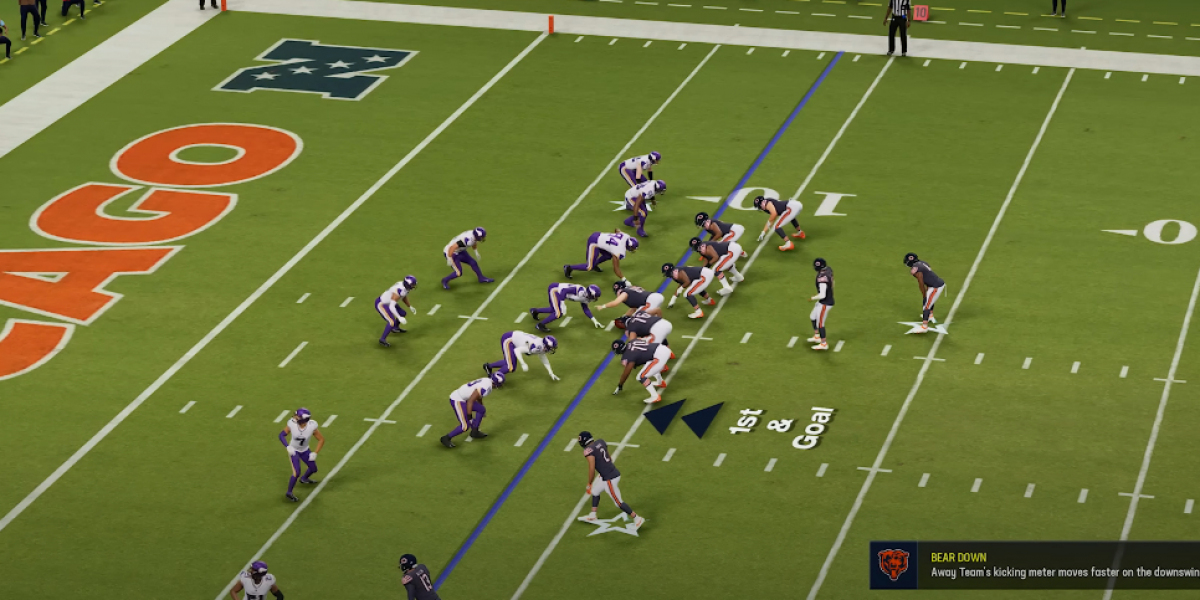Viewport: 1200px width, 600px height.
Task: Click the Bear Down Bears logo icon
Action: 893,565
